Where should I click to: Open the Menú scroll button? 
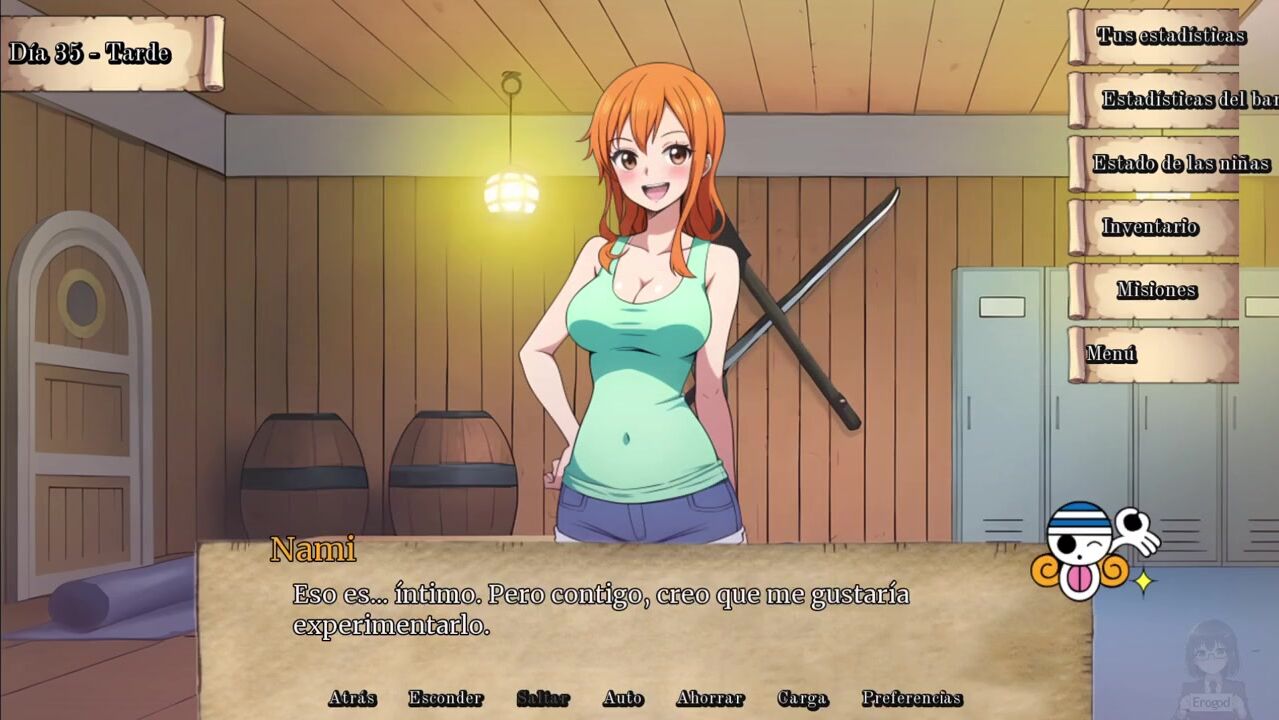pyautogui.click(x=1112, y=354)
